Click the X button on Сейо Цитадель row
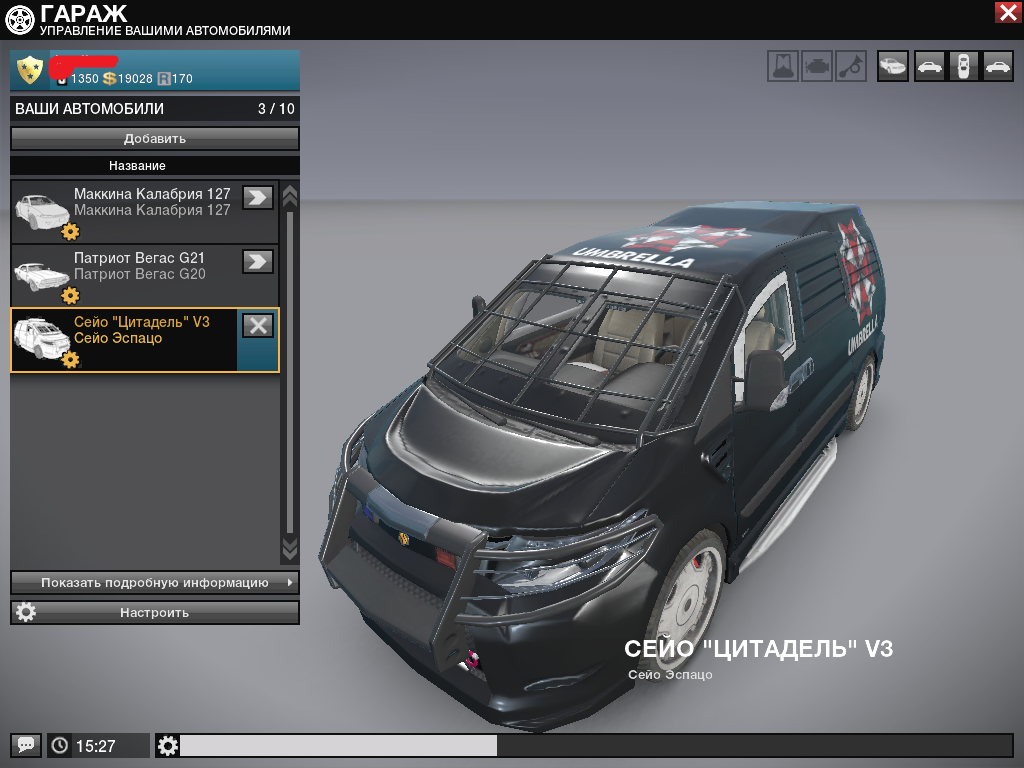 258,325
